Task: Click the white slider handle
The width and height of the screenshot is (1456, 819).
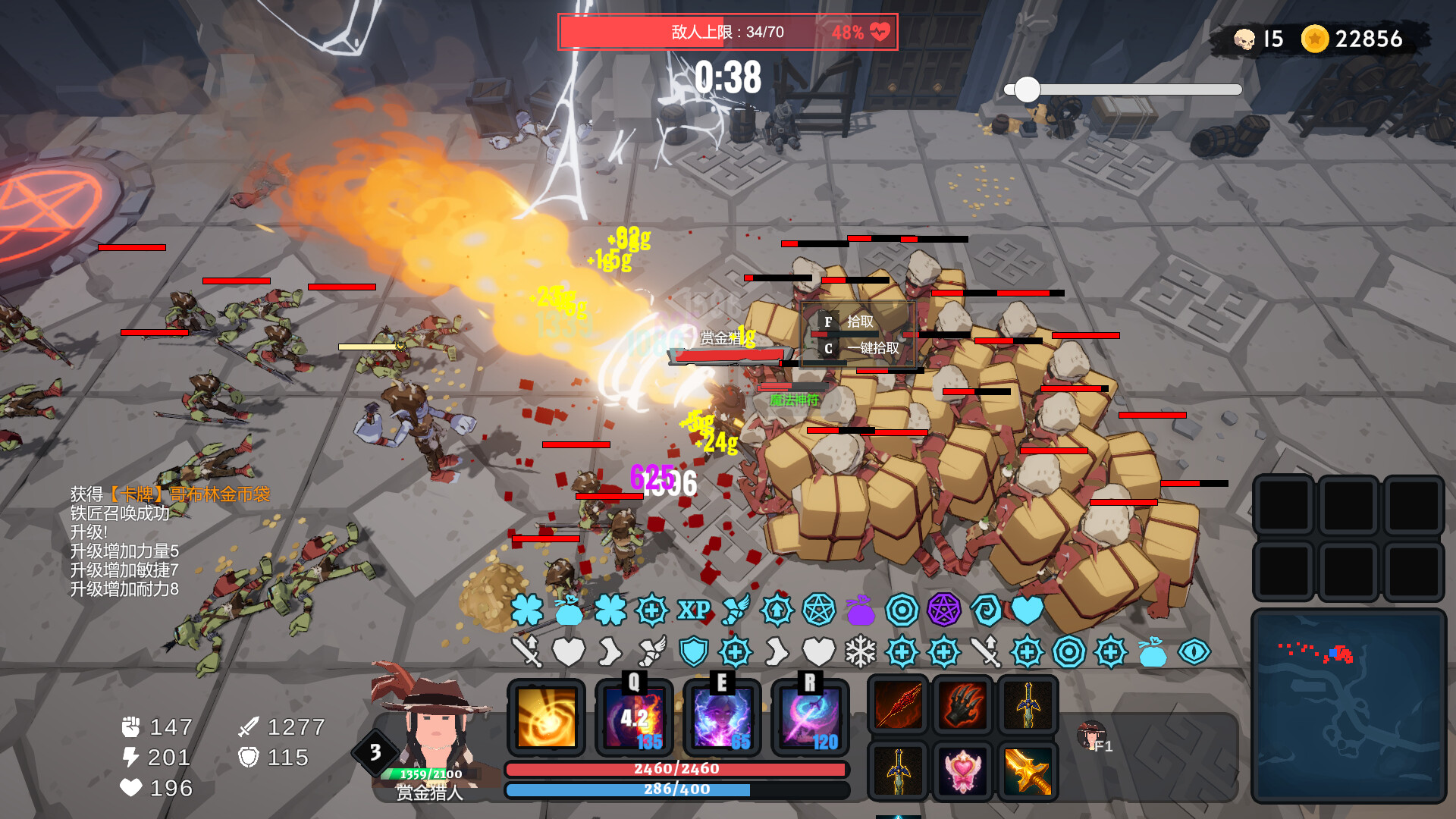Action: coord(1028,89)
